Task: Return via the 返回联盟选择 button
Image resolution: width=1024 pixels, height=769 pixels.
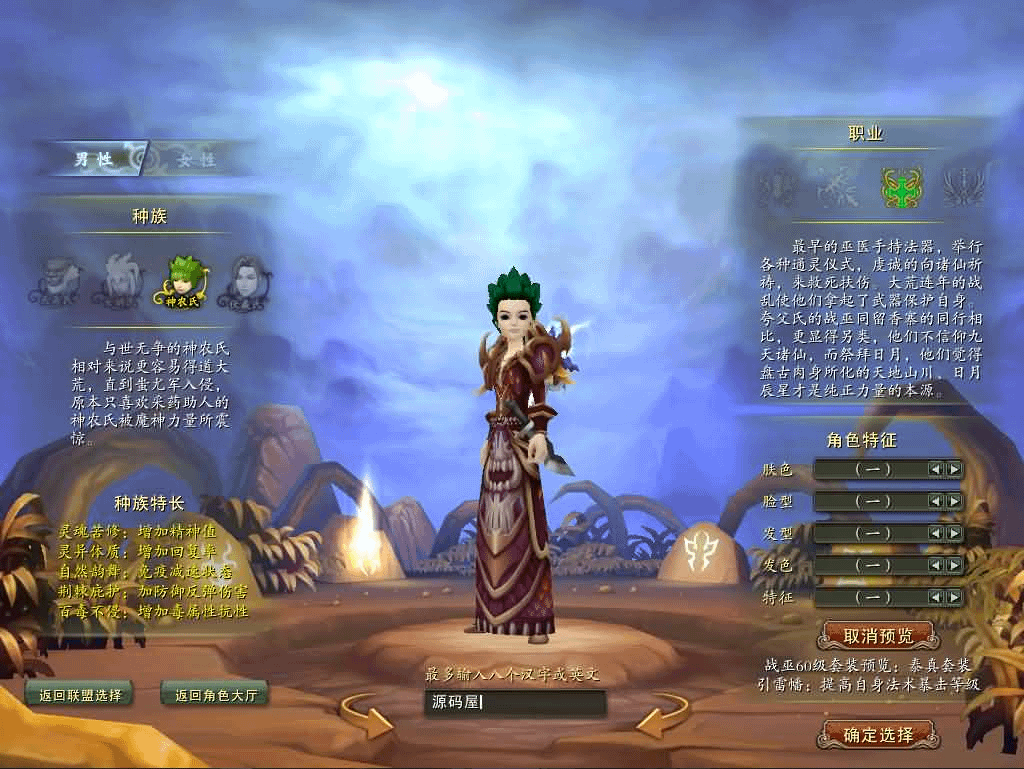Action: [x=78, y=695]
